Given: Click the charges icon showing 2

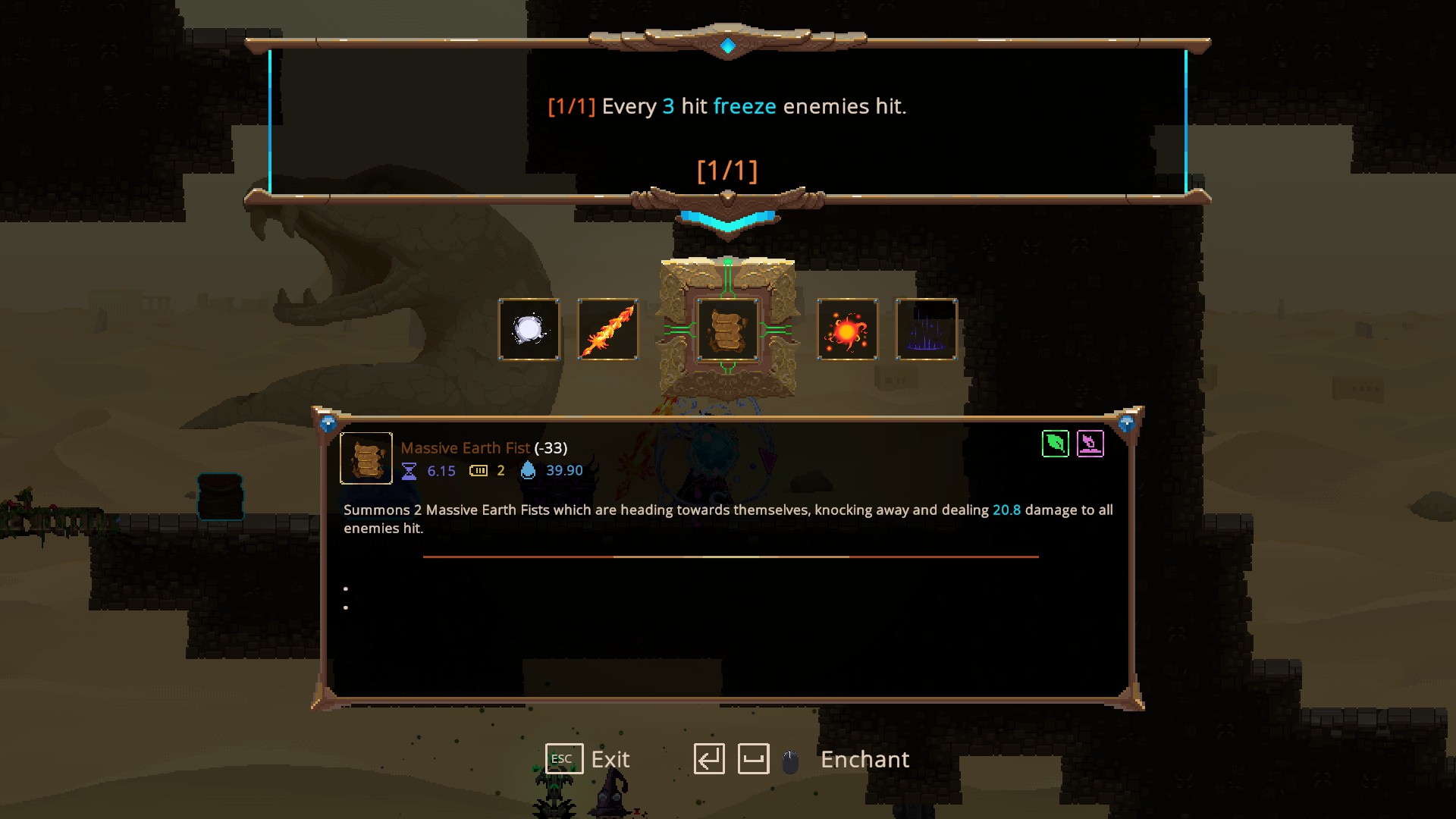Looking at the screenshot, I should 479,470.
